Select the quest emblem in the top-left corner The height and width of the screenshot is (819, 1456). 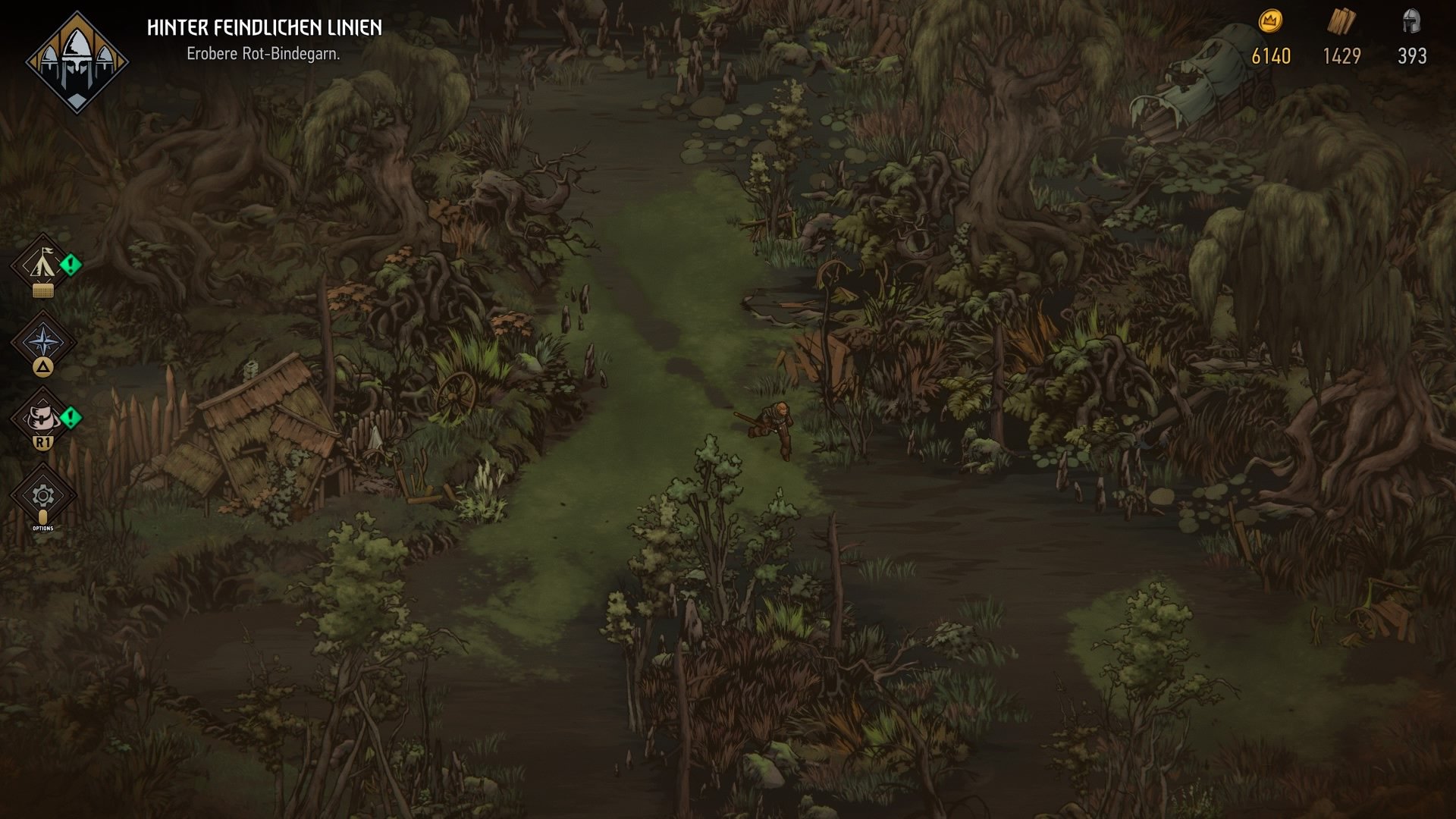pyautogui.click(x=76, y=55)
